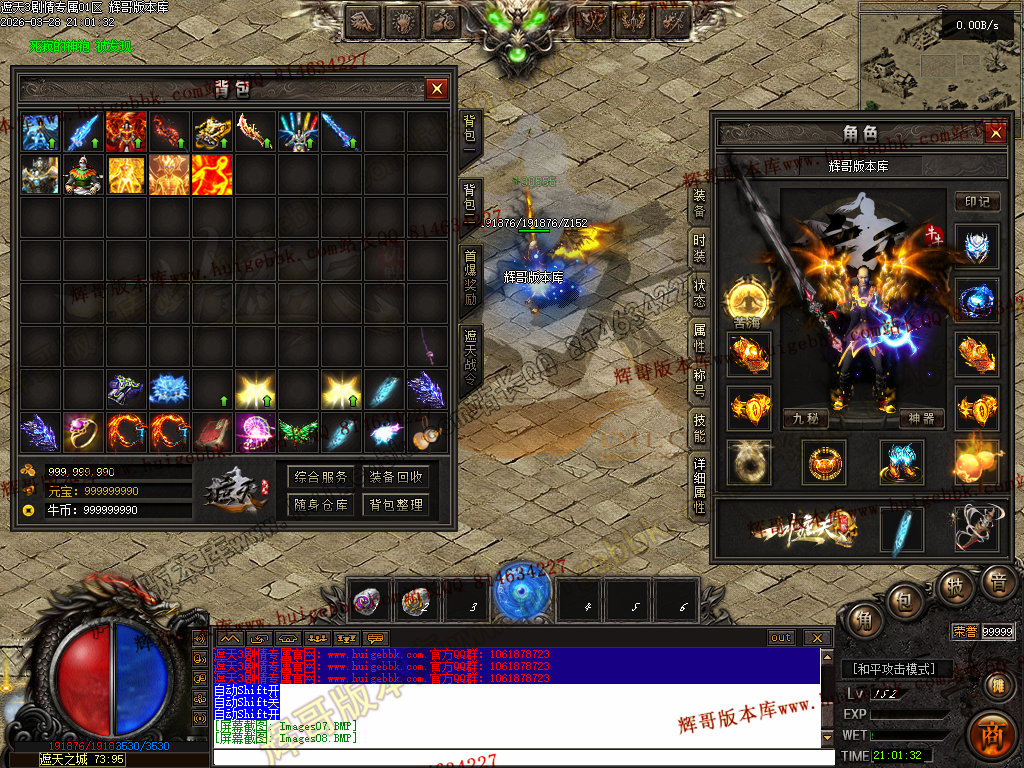This screenshot has height=768, width=1024.
Task: Close the 角色 character panel
Action: click(995, 133)
